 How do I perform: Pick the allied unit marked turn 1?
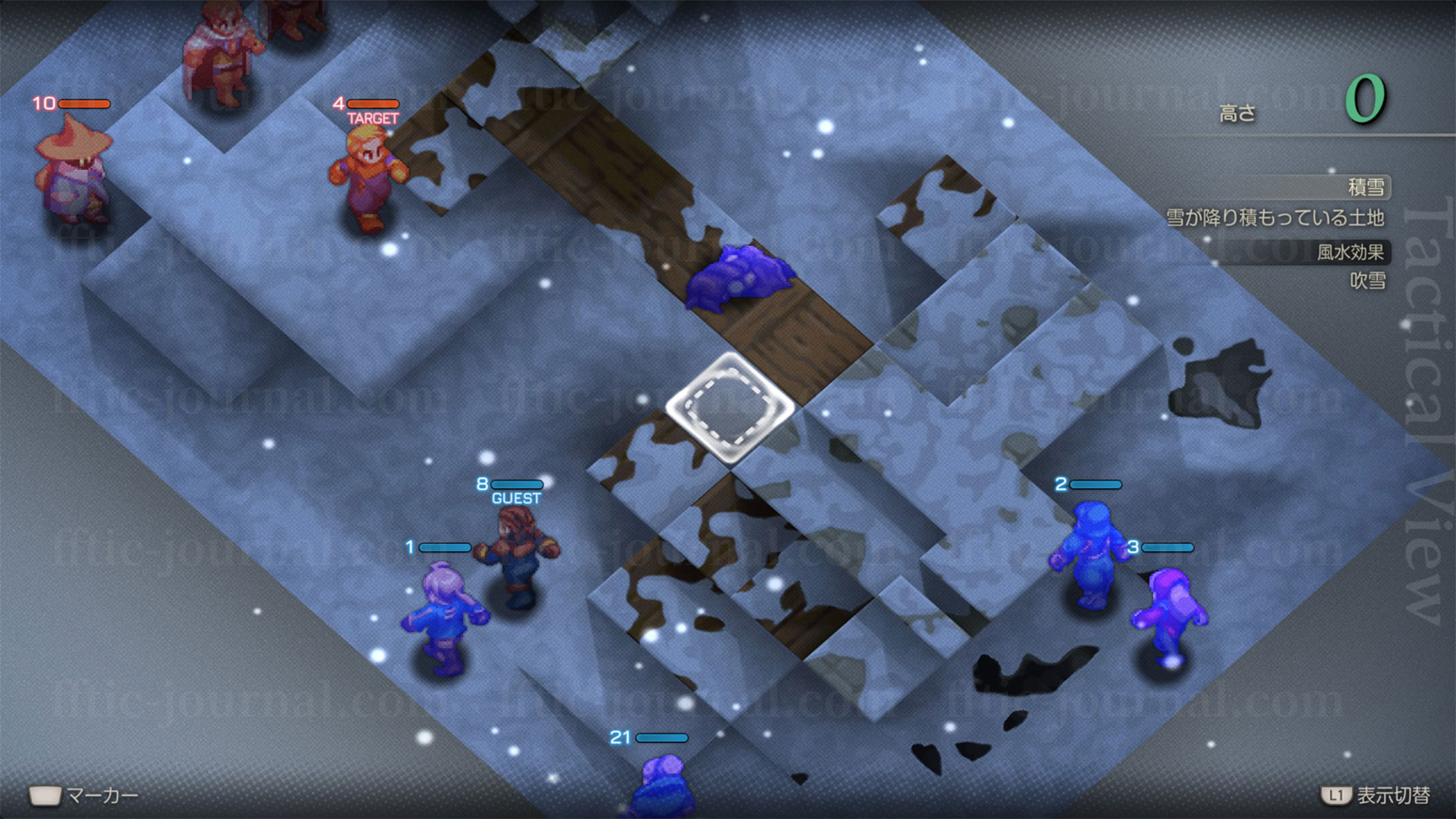443,618
